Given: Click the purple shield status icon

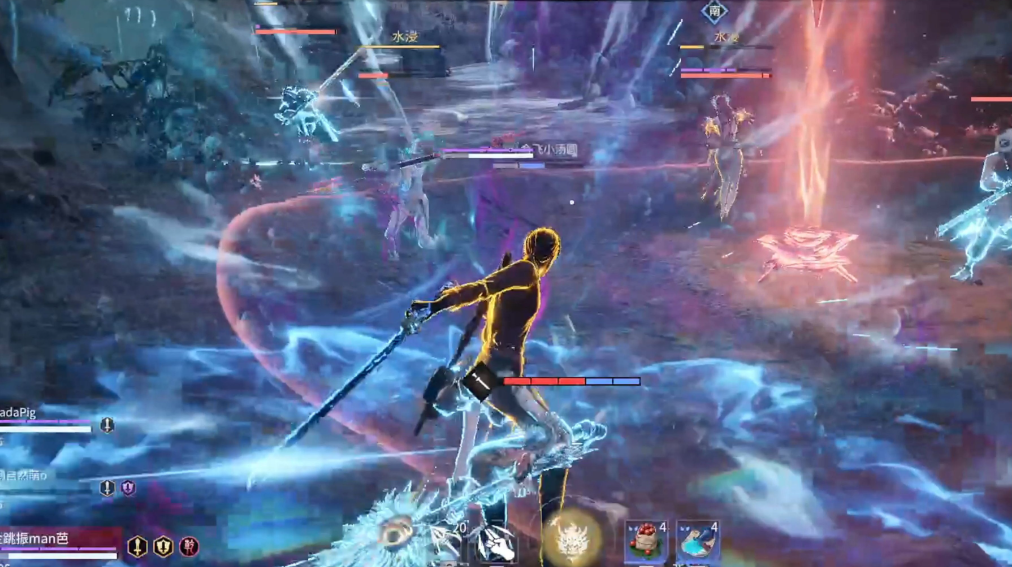Looking at the screenshot, I should pos(129,488).
